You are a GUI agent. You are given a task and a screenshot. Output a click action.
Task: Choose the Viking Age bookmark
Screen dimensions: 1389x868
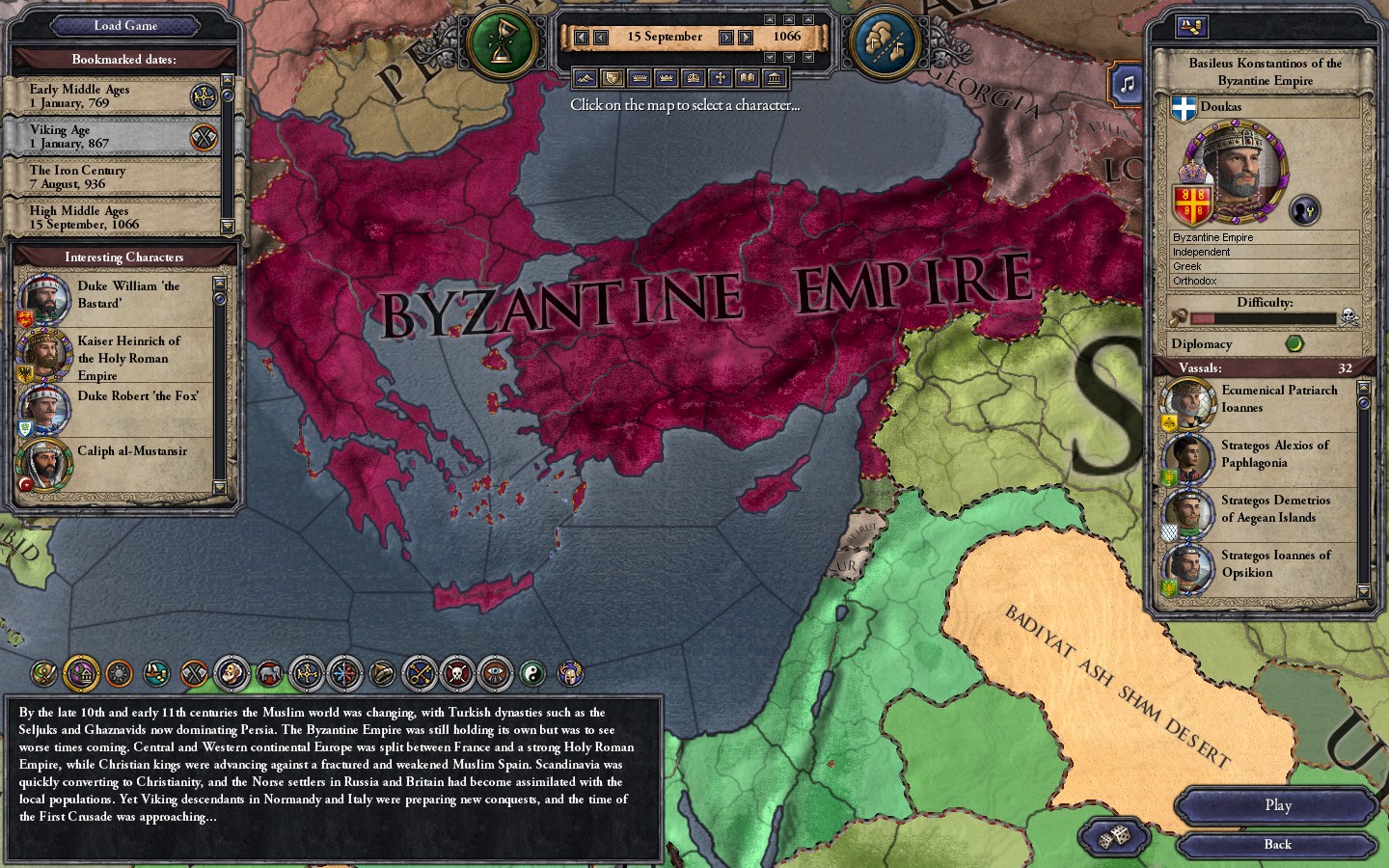(x=111, y=136)
